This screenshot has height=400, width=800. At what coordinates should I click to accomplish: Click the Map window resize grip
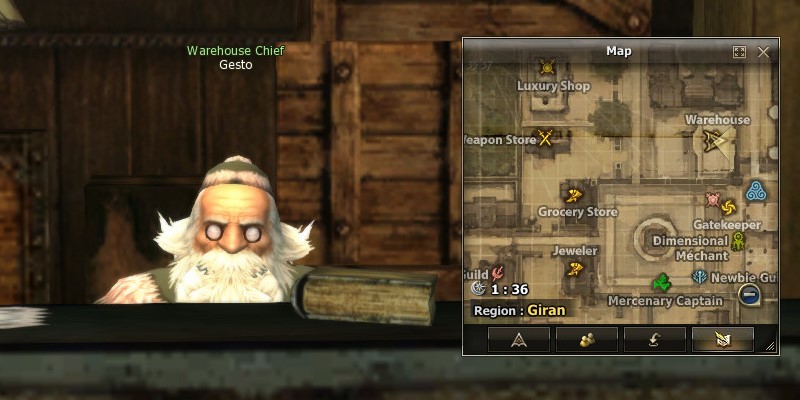(x=770, y=346)
